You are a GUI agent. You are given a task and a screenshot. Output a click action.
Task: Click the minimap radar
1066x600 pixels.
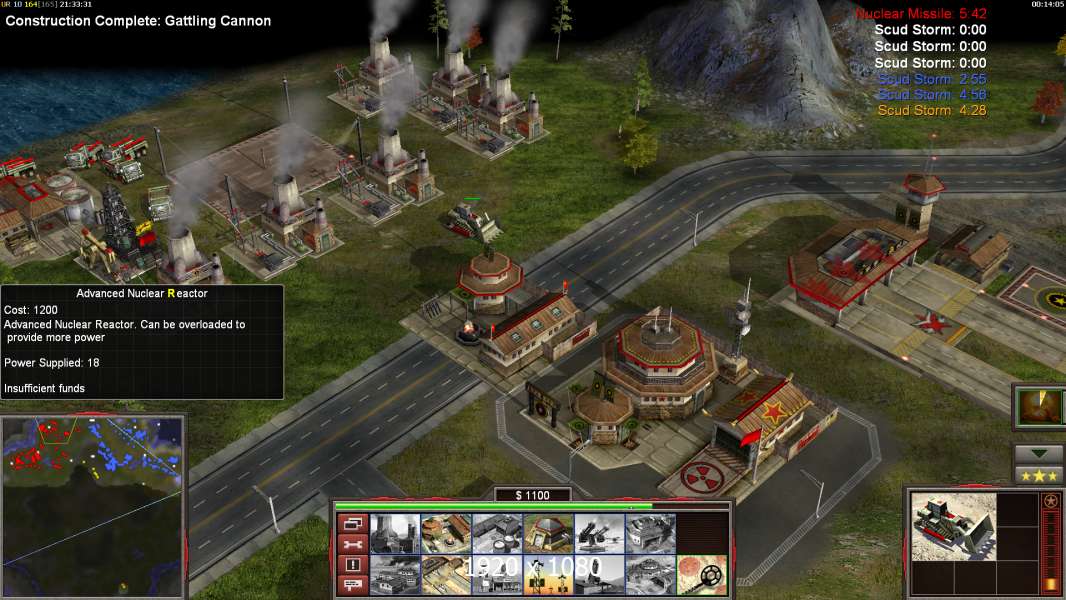92,506
